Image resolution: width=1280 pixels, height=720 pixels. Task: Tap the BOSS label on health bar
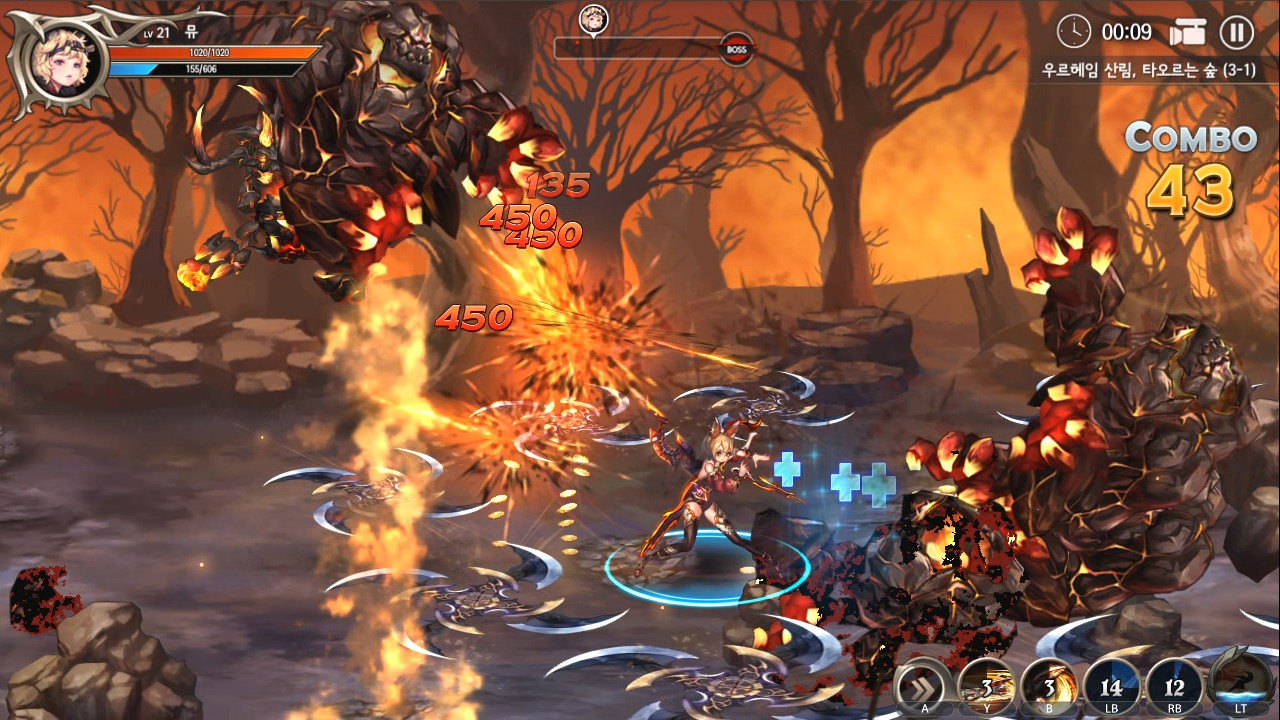tap(736, 48)
